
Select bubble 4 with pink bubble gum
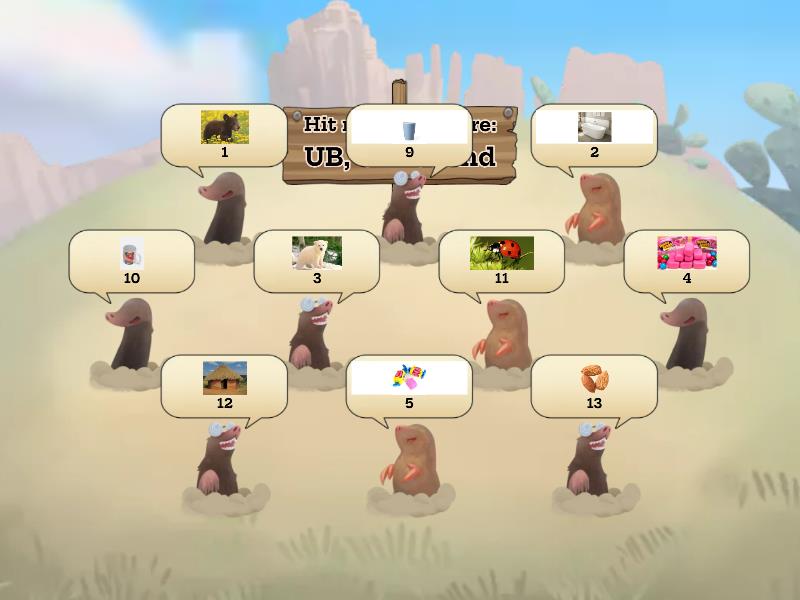coord(686,259)
